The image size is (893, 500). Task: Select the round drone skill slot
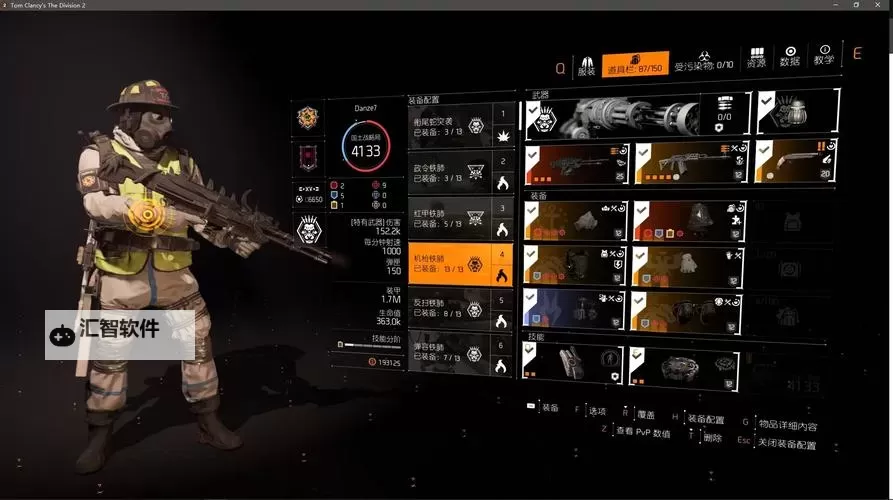point(684,366)
